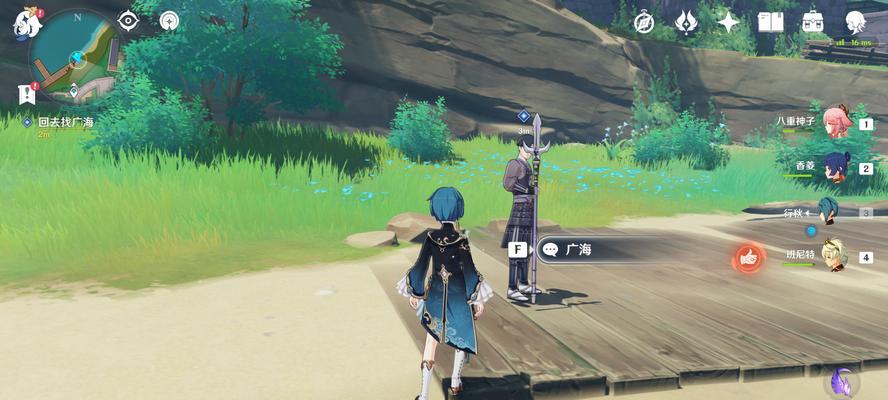Open the character profile head icon
888x400 pixels.
856,22
